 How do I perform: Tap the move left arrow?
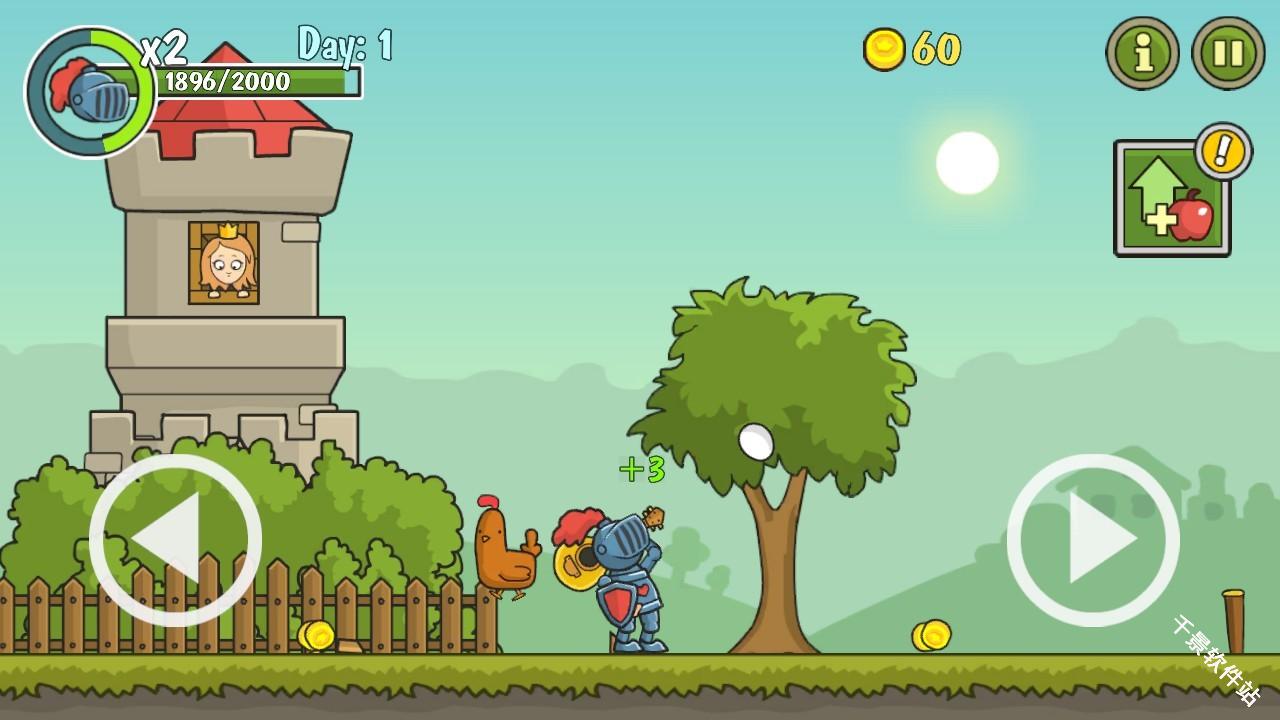175,540
